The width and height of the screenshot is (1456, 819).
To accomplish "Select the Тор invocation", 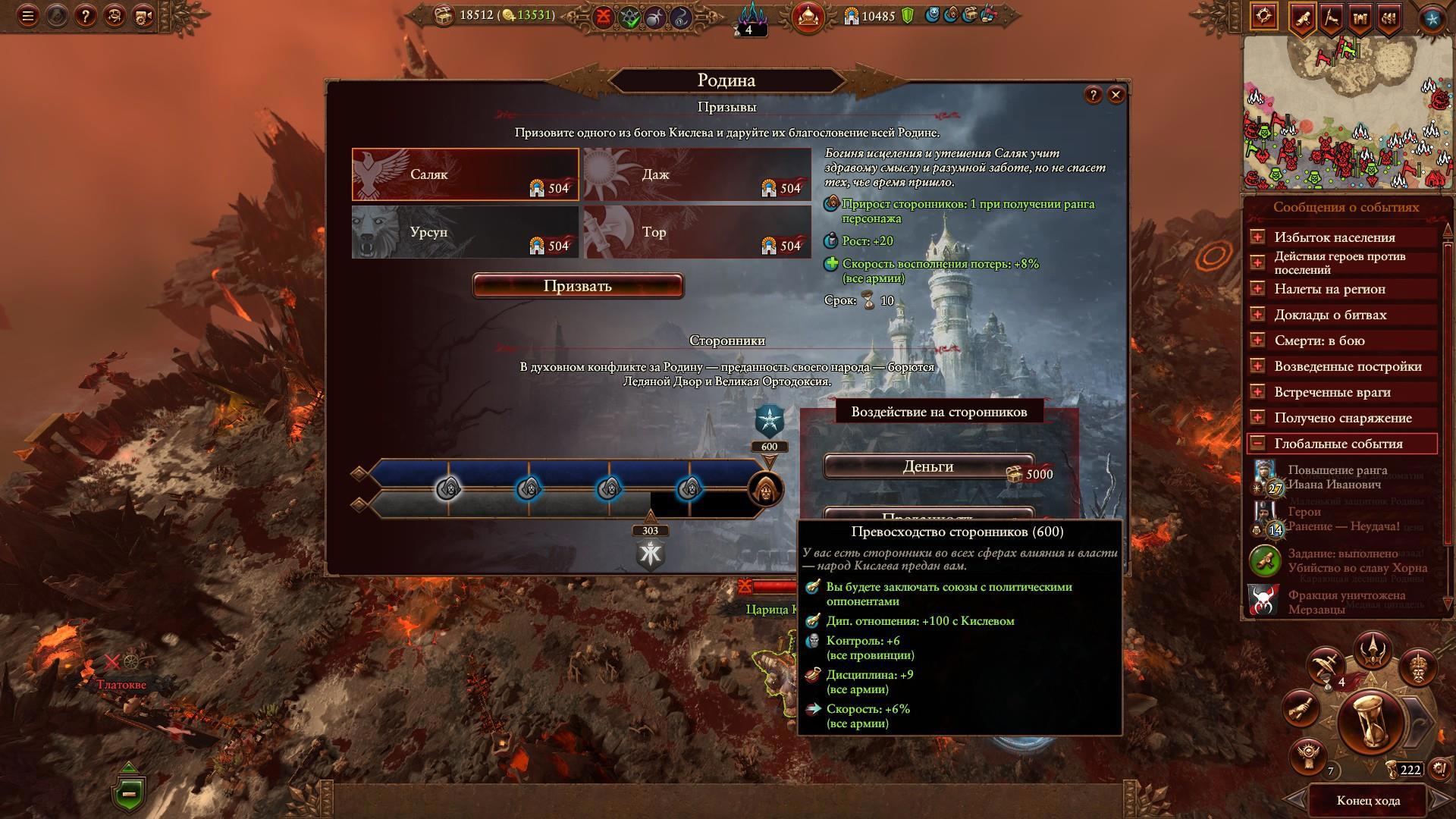I will tap(697, 232).
